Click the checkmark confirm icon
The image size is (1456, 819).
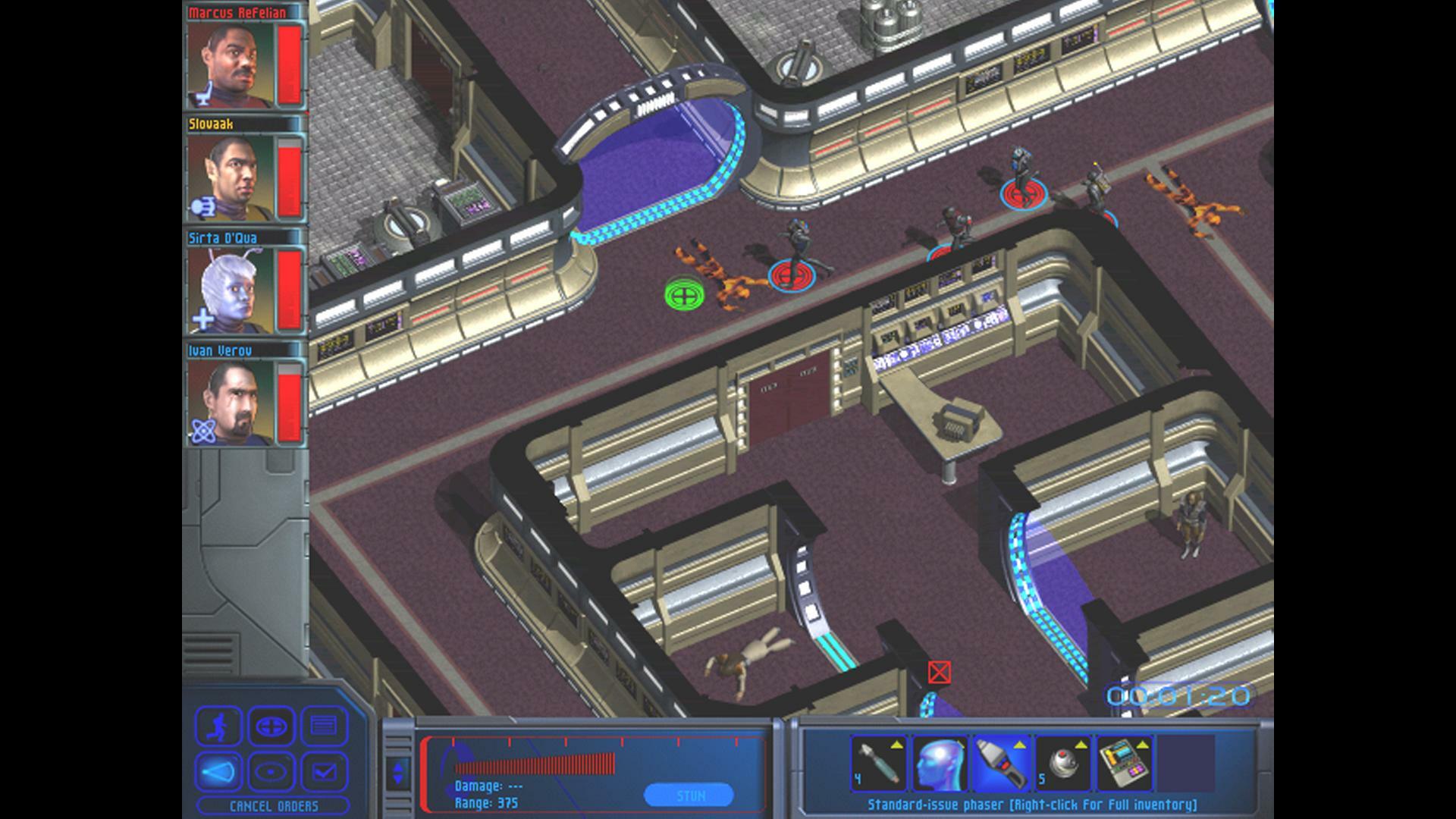coord(324,771)
